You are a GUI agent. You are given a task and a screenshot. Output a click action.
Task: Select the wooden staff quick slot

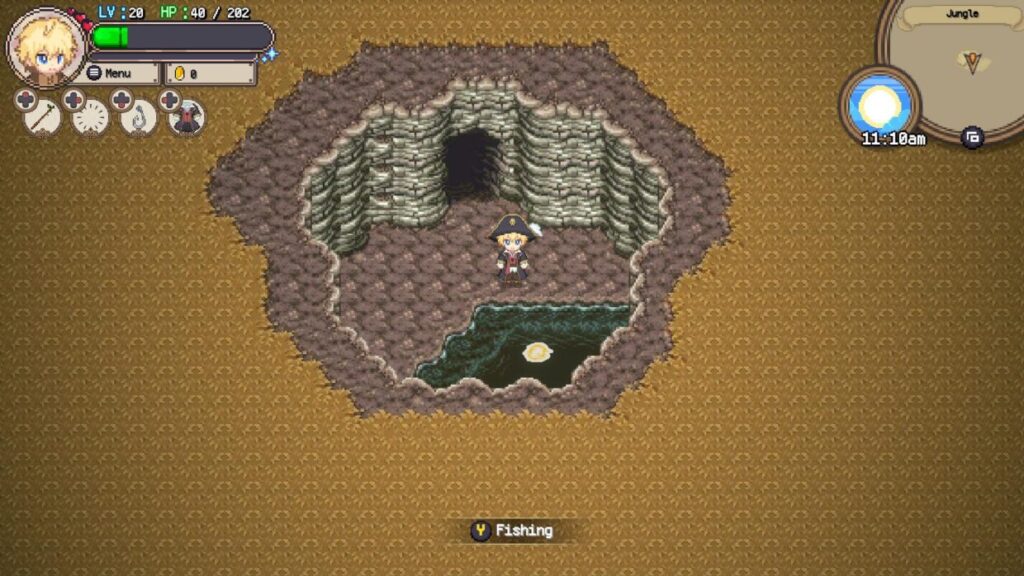click(x=42, y=118)
